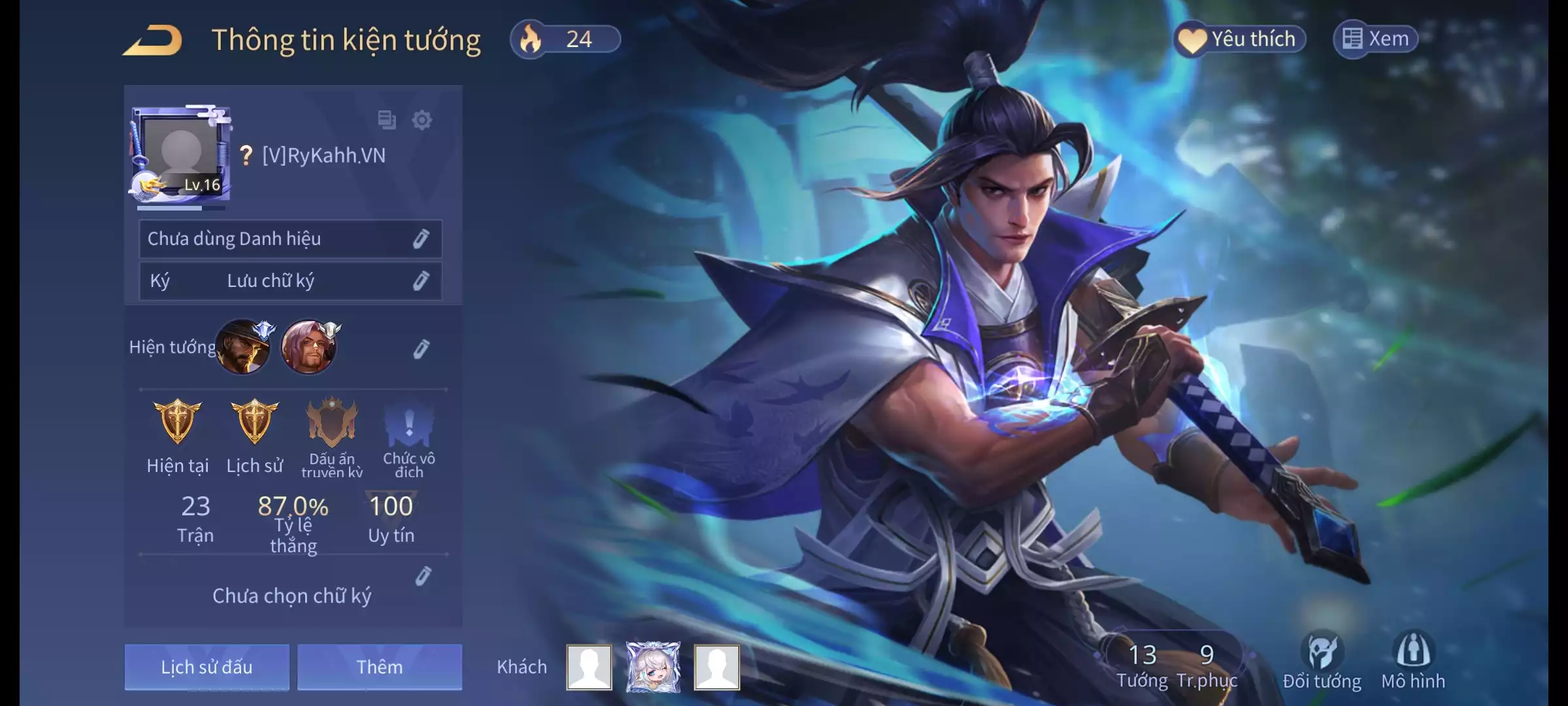
Task: Select the anime girl visitor avatar
Action: coord(653,667)
